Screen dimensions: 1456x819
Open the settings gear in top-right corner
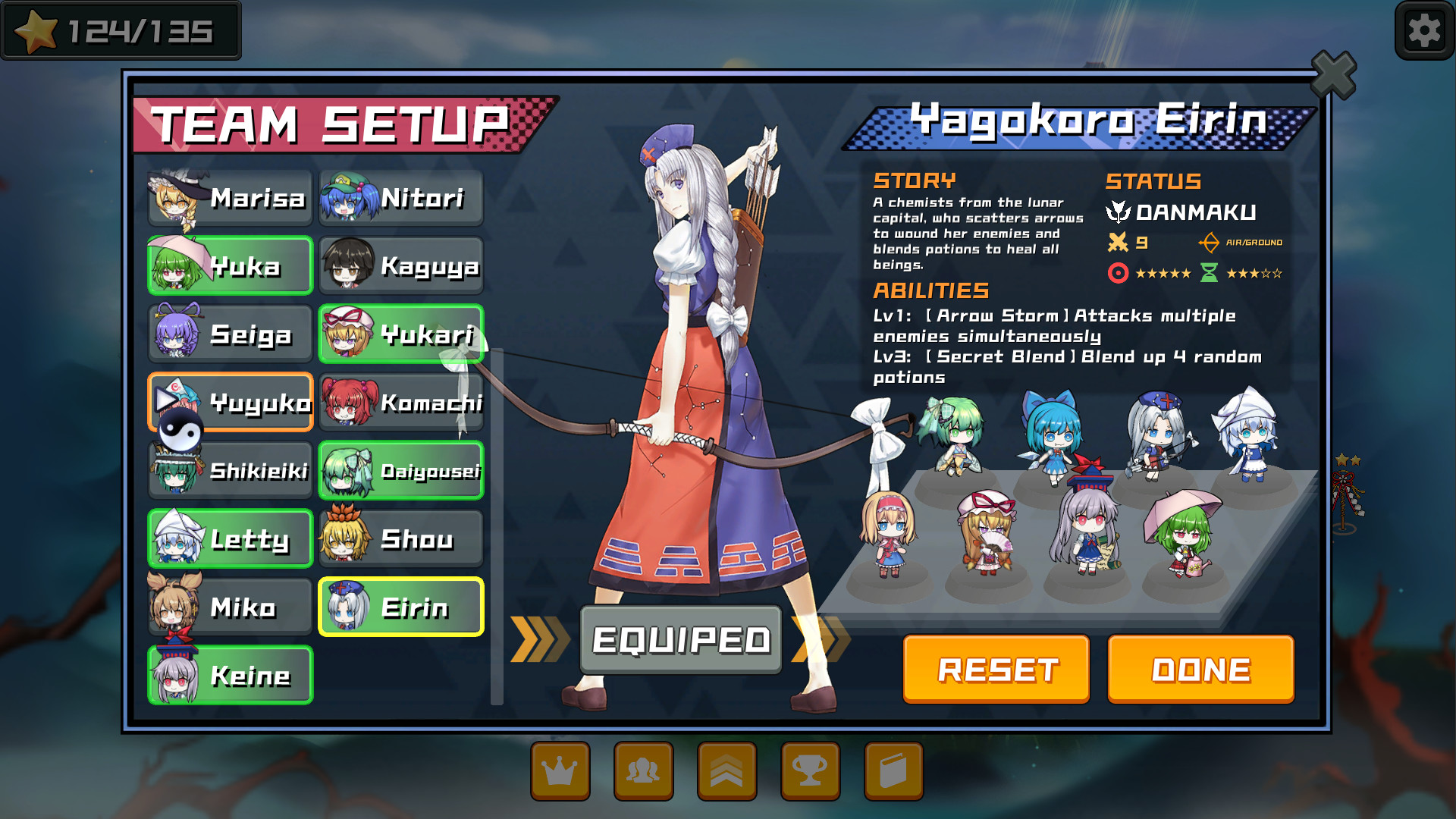pyautogui.click(x=1424, y=30)
